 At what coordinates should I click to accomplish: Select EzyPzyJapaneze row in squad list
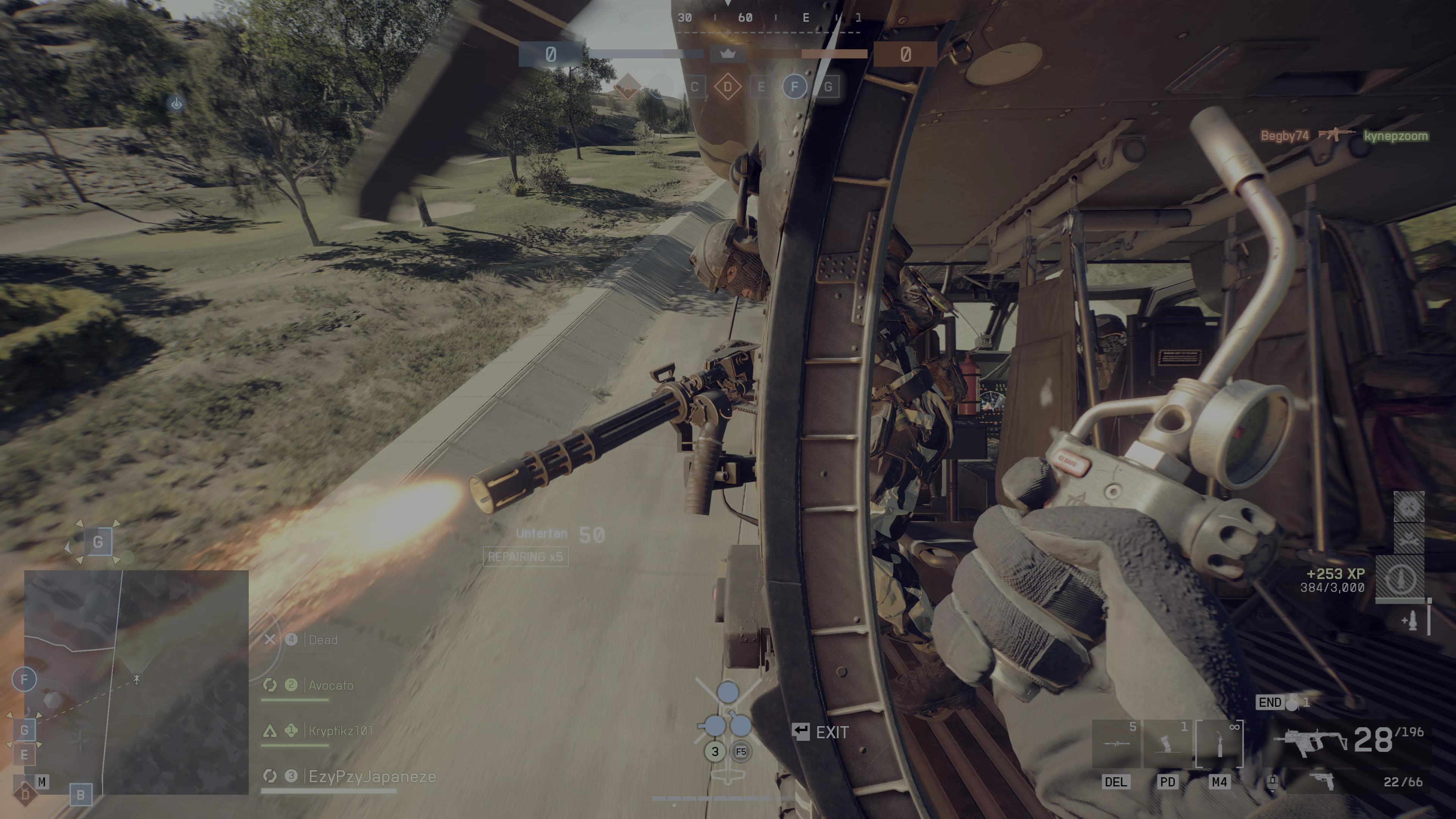(371, 777)
